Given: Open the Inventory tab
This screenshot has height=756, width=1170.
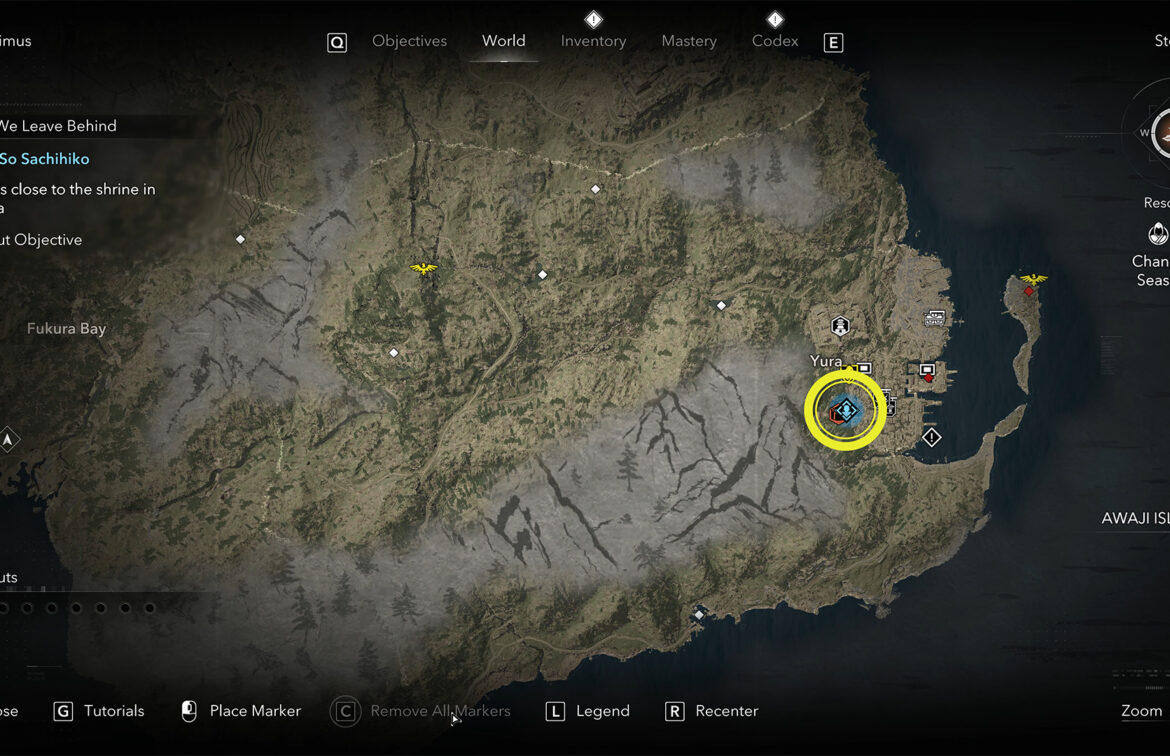Looking at the screenshot, I should tap(593, 41).
